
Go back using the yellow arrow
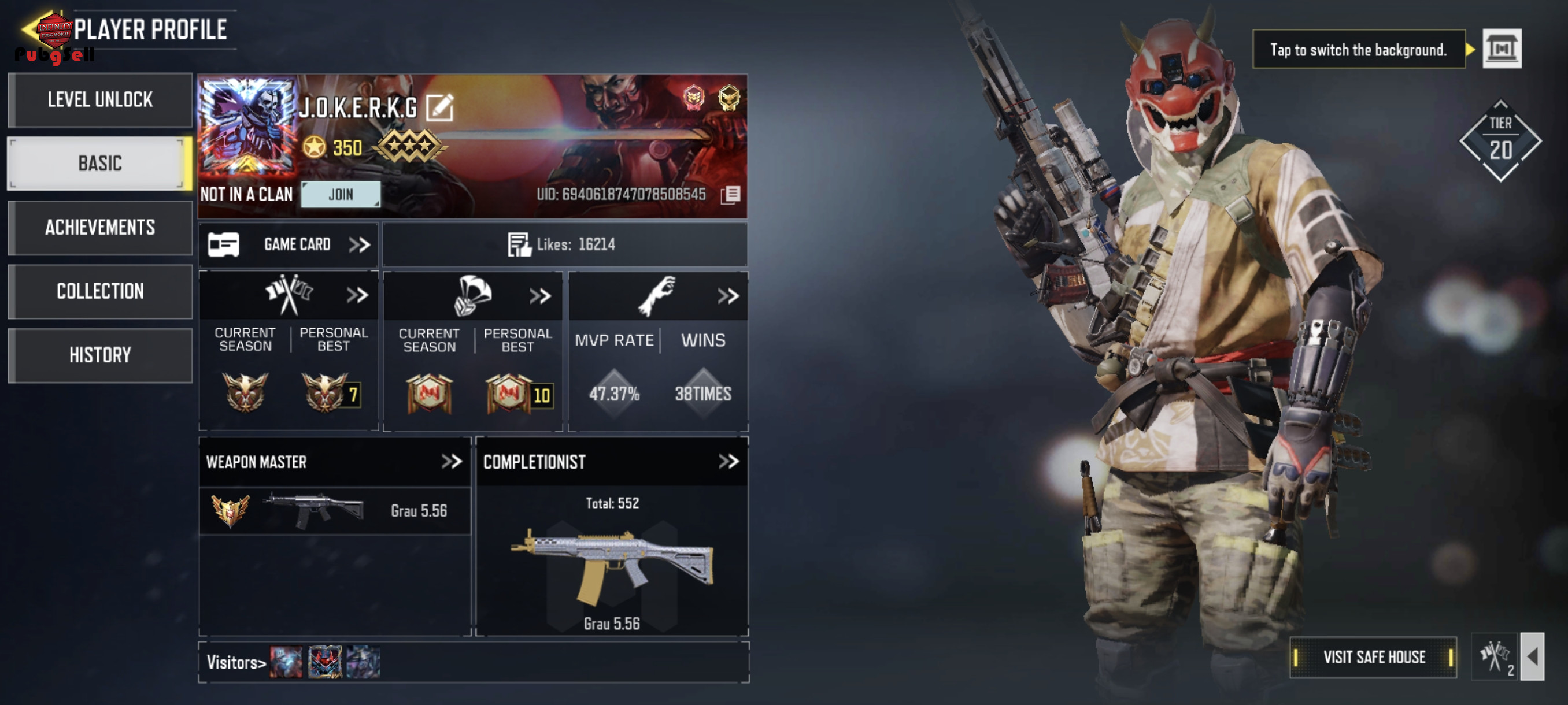pyautogui.click(x=29, y=28)
